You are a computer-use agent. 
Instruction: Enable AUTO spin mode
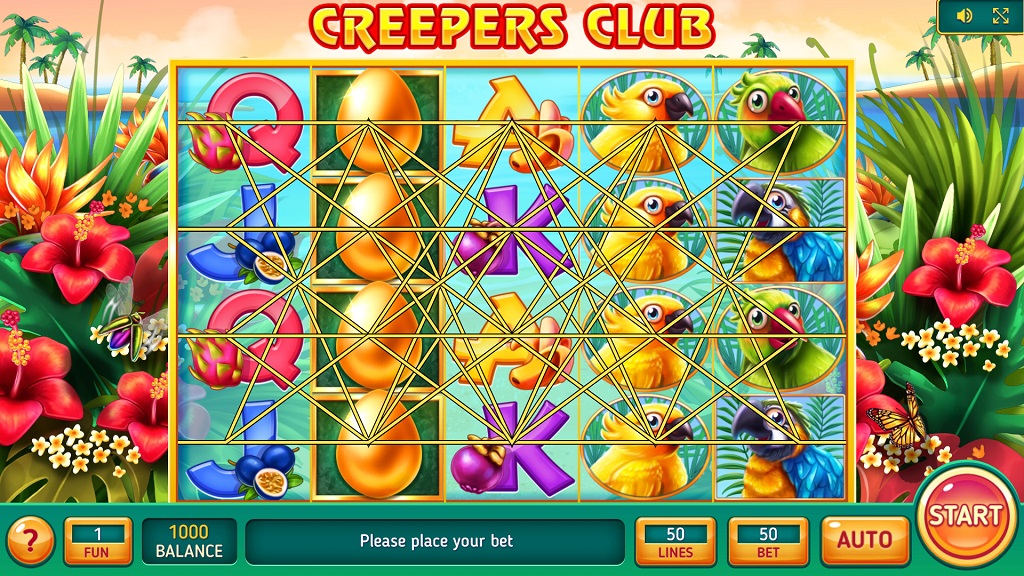tap(865, 541)
